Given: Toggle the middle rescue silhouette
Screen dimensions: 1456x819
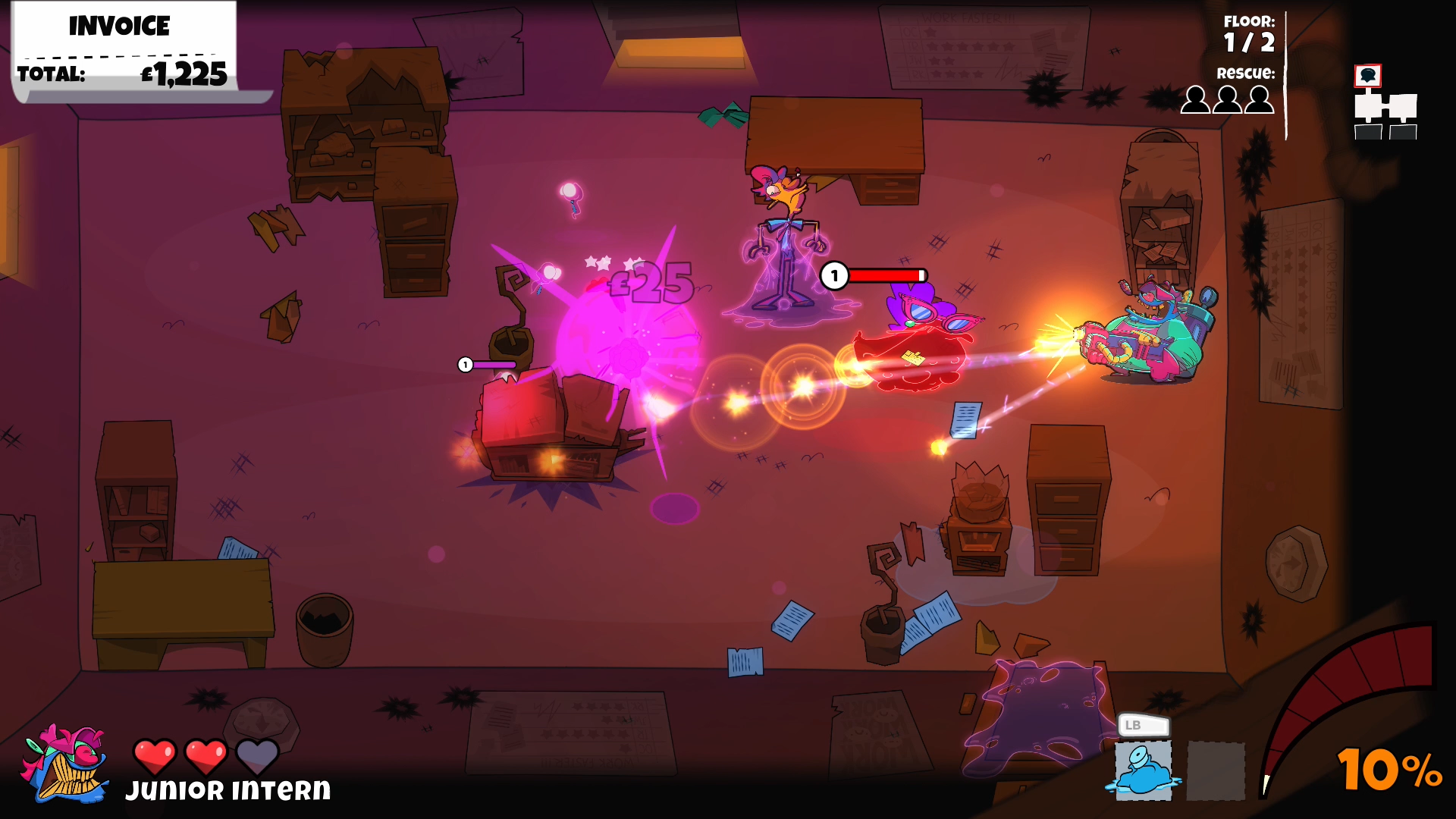Looking at the screenshot, I should click(x=1228, y=99).
